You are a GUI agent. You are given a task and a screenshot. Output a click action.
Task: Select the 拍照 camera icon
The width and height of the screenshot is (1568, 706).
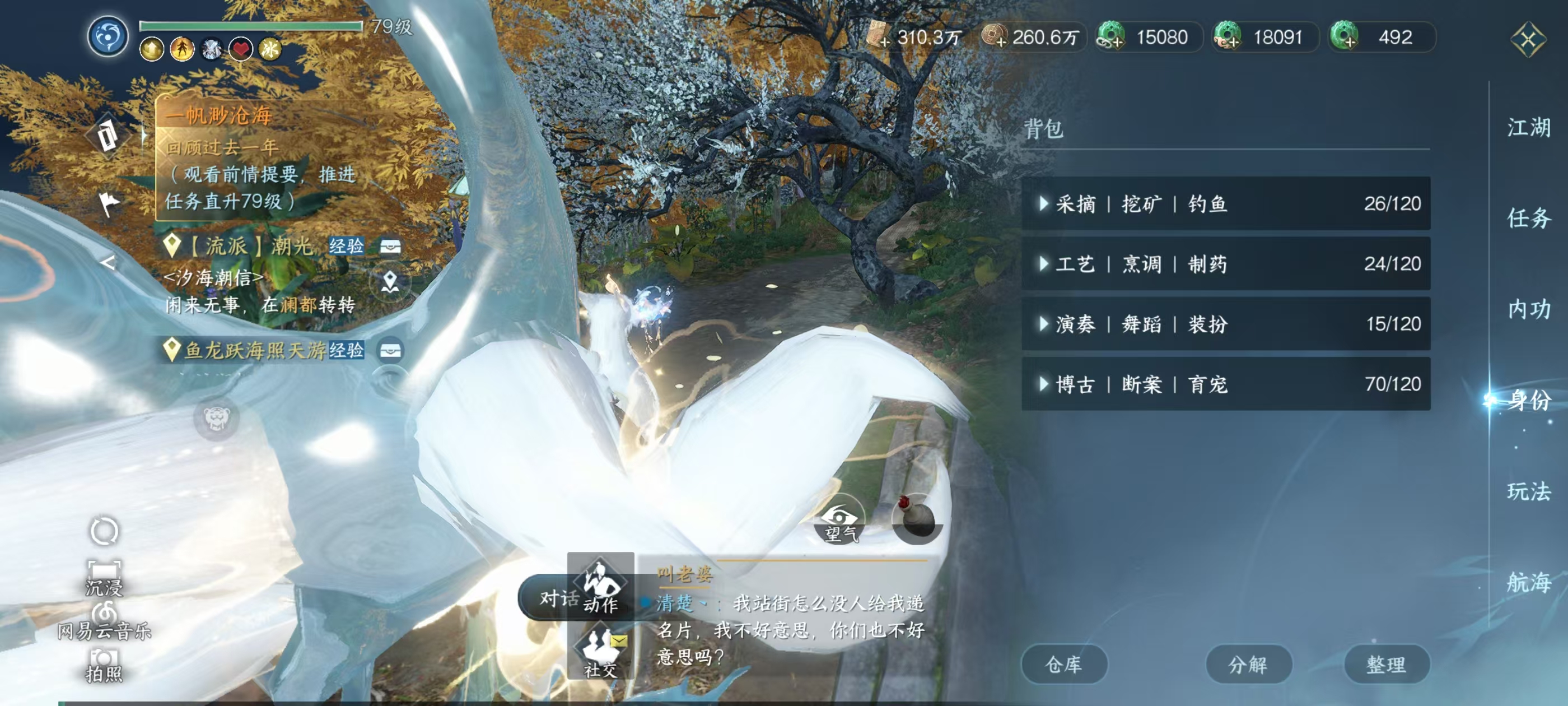(105, 663)
